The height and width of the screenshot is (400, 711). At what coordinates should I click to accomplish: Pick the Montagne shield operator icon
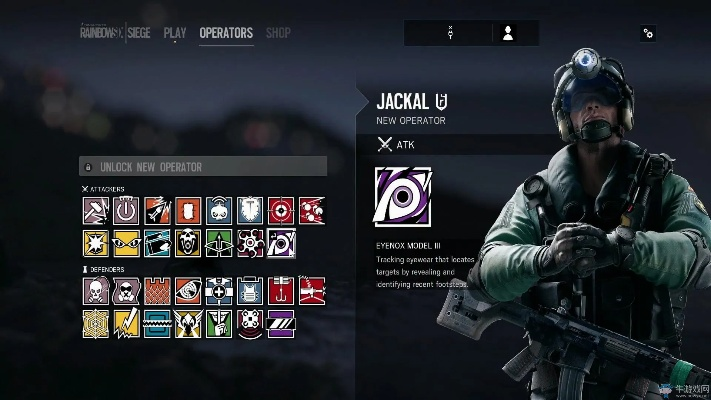point(251,210)
